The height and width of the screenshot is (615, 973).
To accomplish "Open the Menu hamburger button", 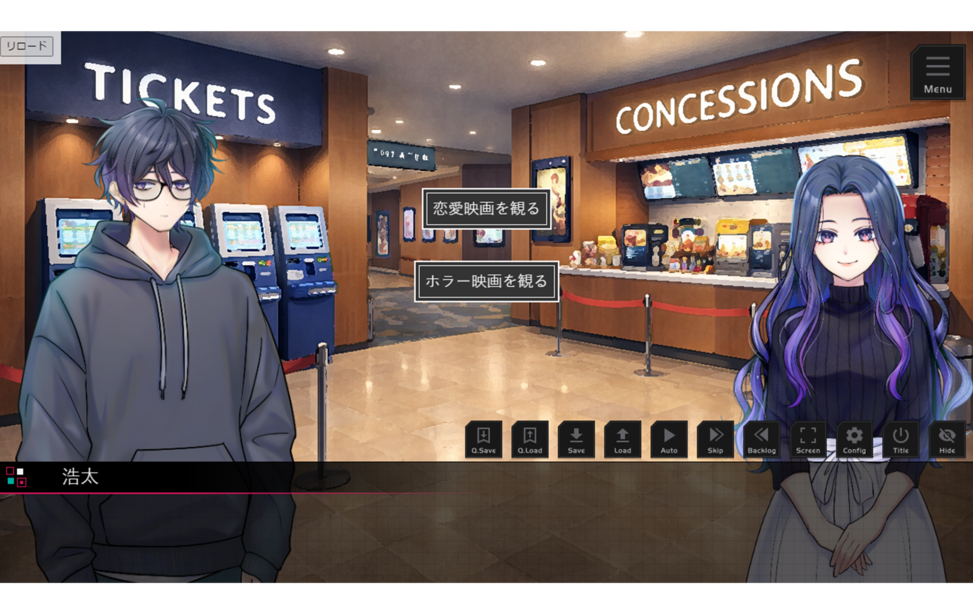I will pyautogui.click(x=937, y=72).
